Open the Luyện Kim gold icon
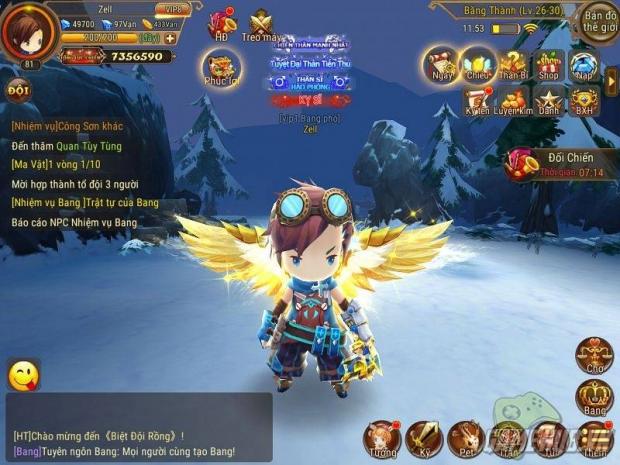 tap(513, 102)
